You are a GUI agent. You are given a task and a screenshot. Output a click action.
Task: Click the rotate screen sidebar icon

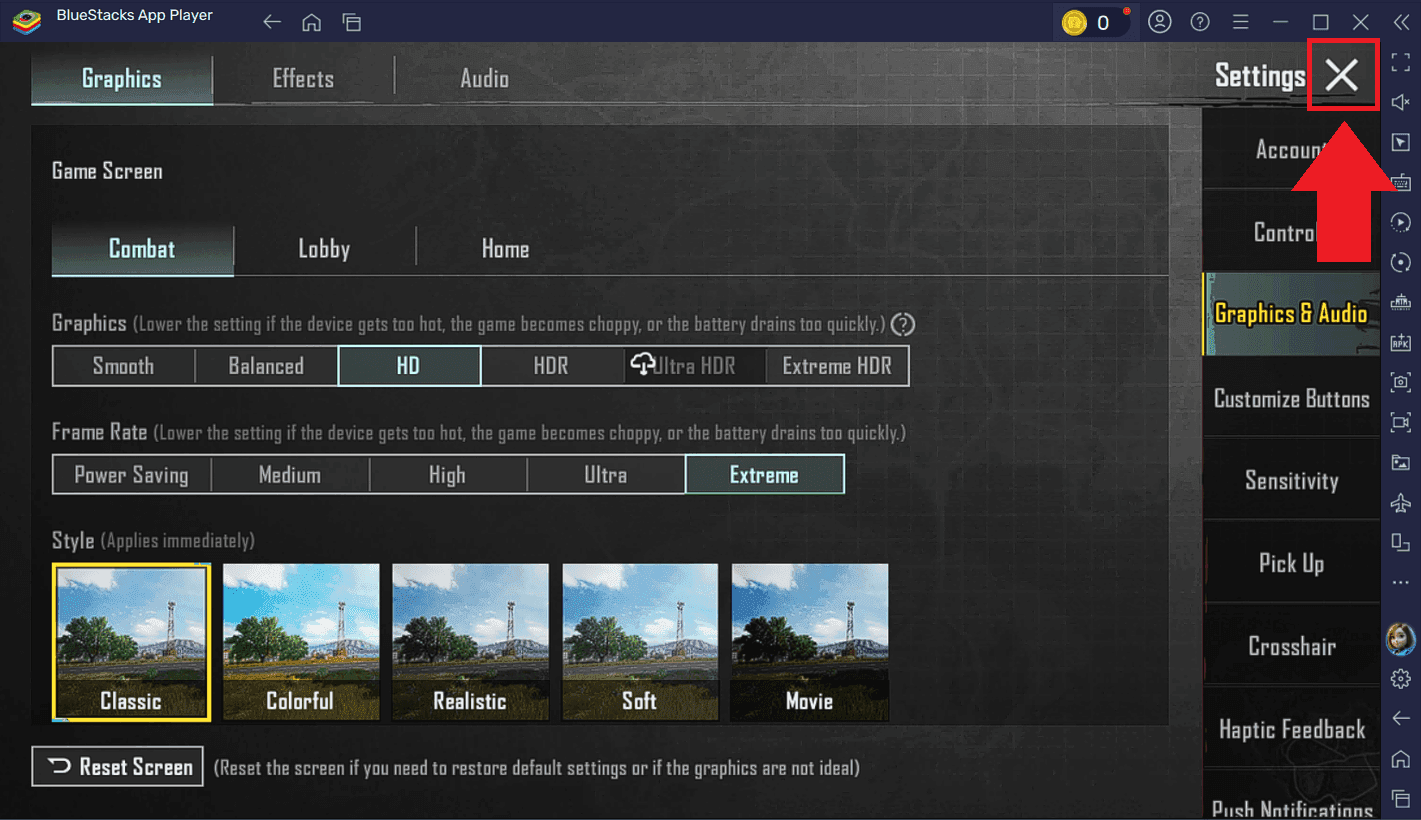click(1400, 262)
